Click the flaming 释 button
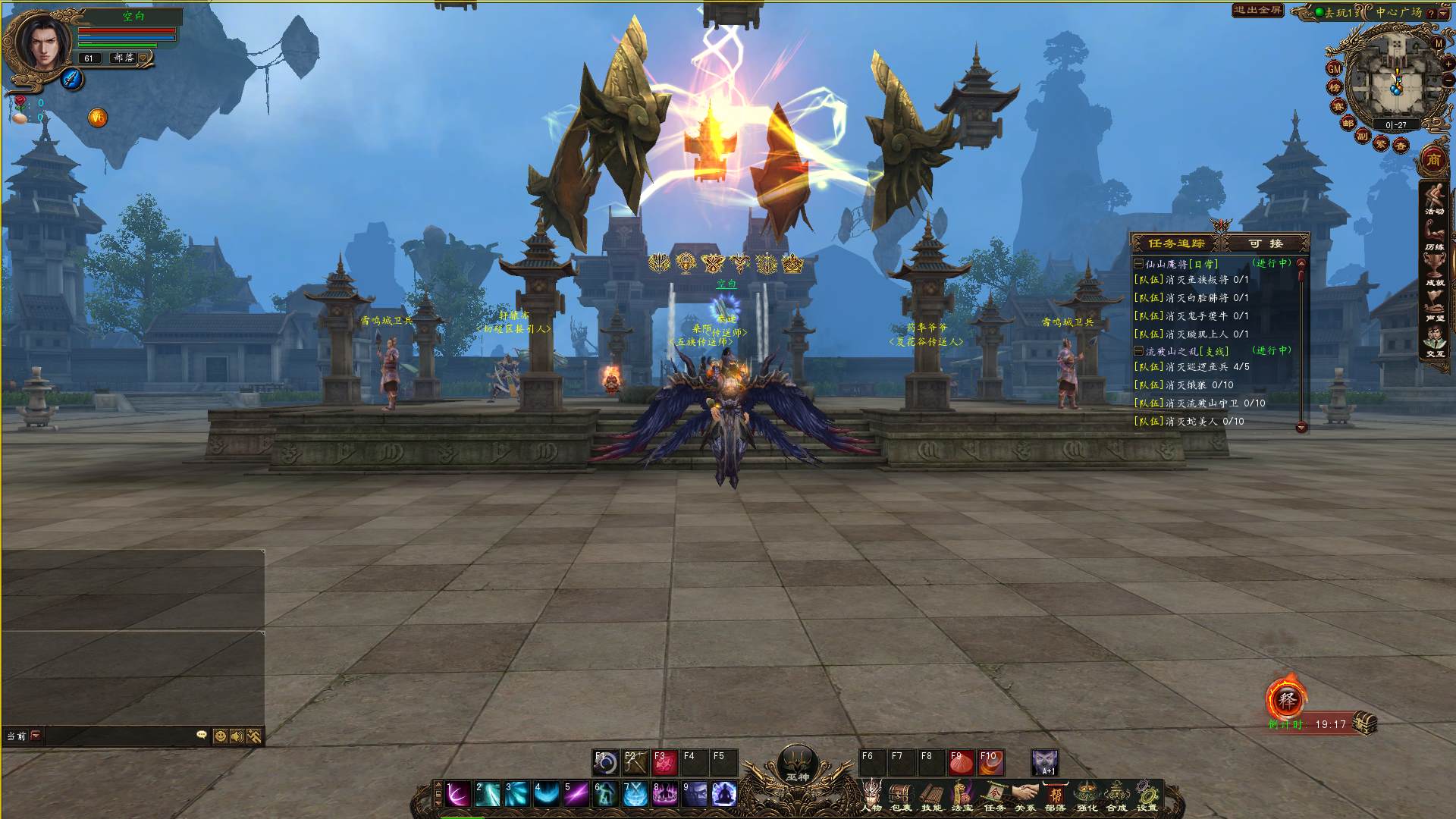This screenshot has height=819, width=1456. tap(1287, 699)
